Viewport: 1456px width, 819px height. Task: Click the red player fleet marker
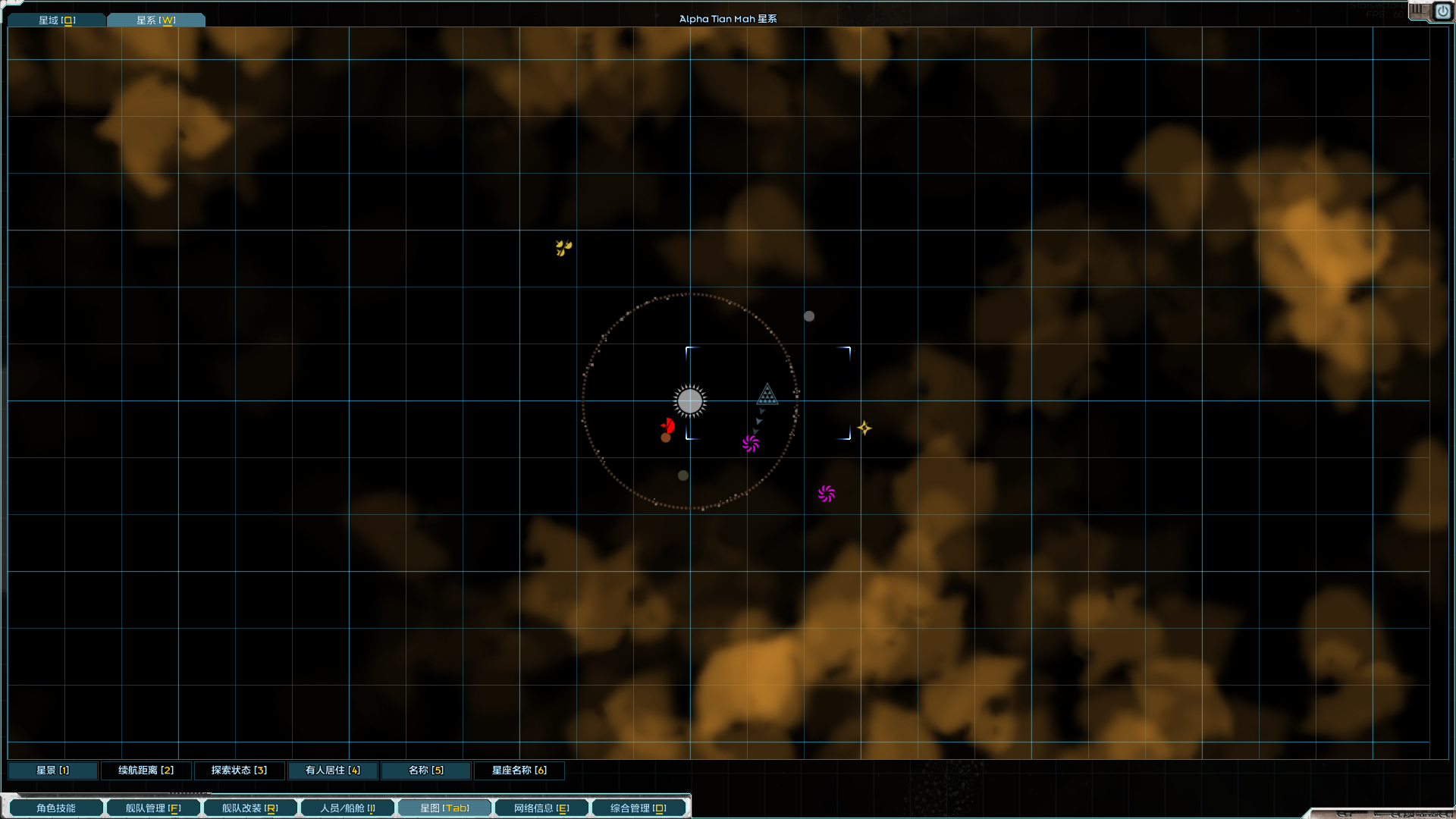point(667,425)
